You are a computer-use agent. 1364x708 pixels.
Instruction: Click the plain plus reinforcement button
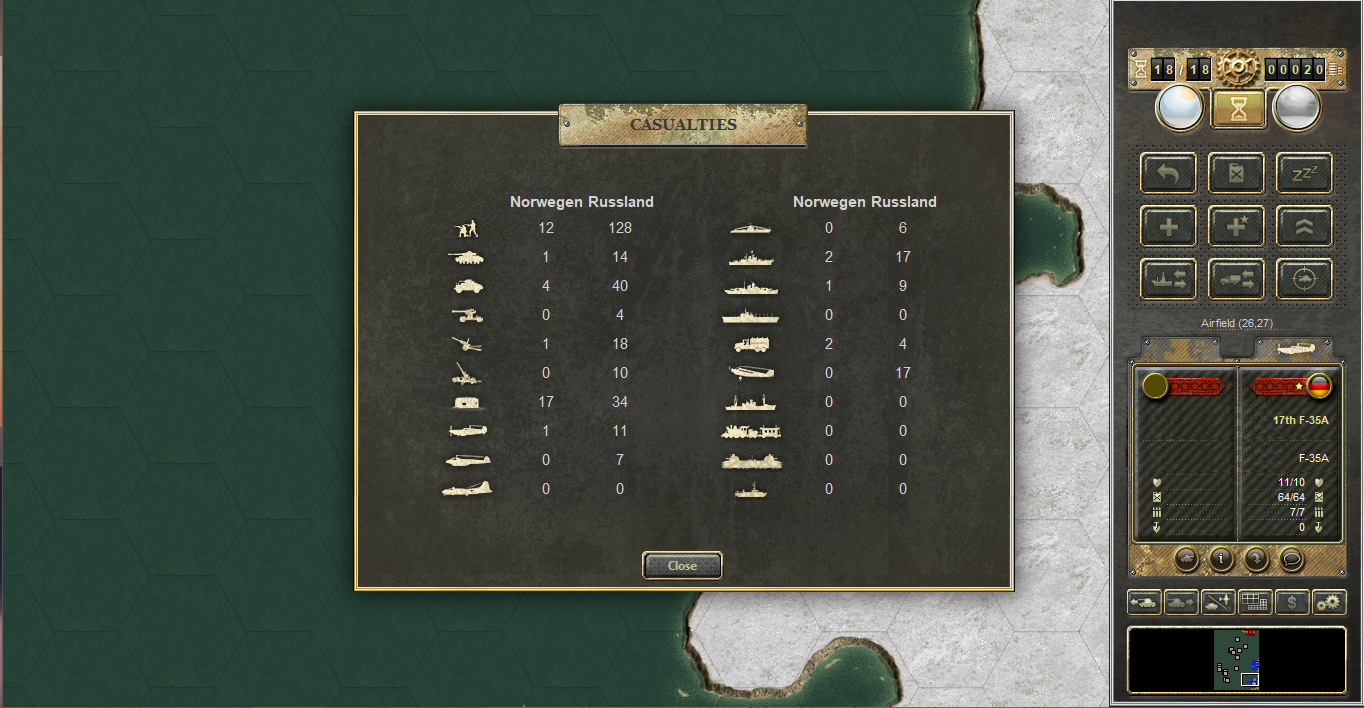coord(1168,227)
